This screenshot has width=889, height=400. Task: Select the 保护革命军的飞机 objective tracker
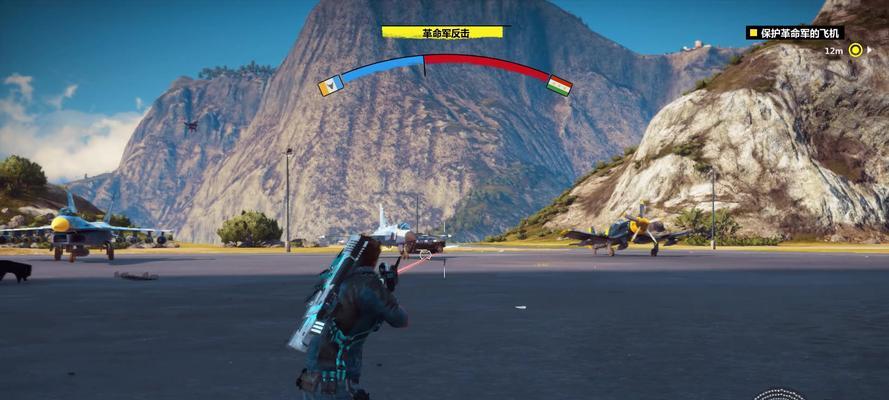[795, 33]
